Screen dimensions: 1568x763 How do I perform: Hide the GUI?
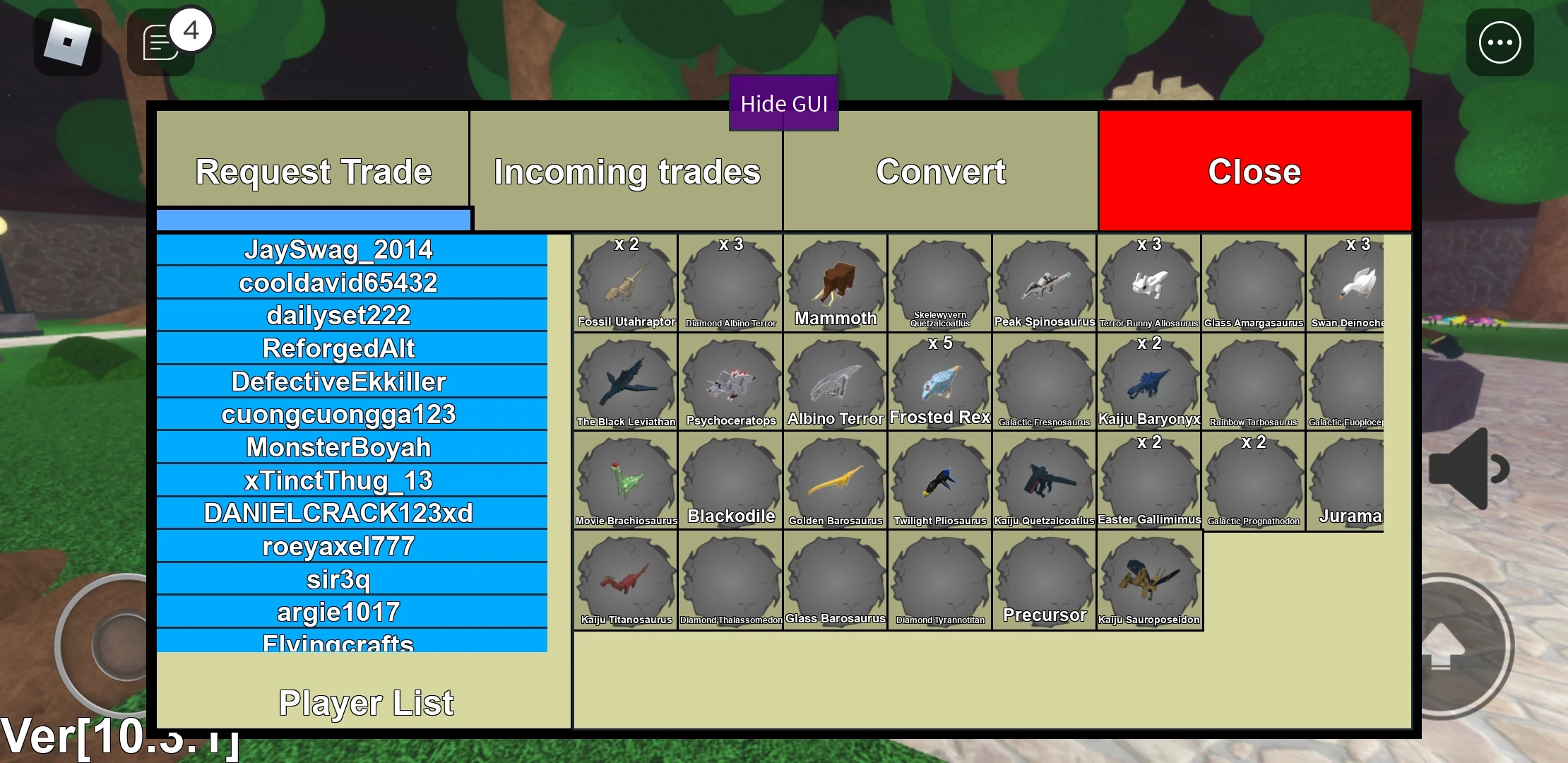tap(783, 103)
